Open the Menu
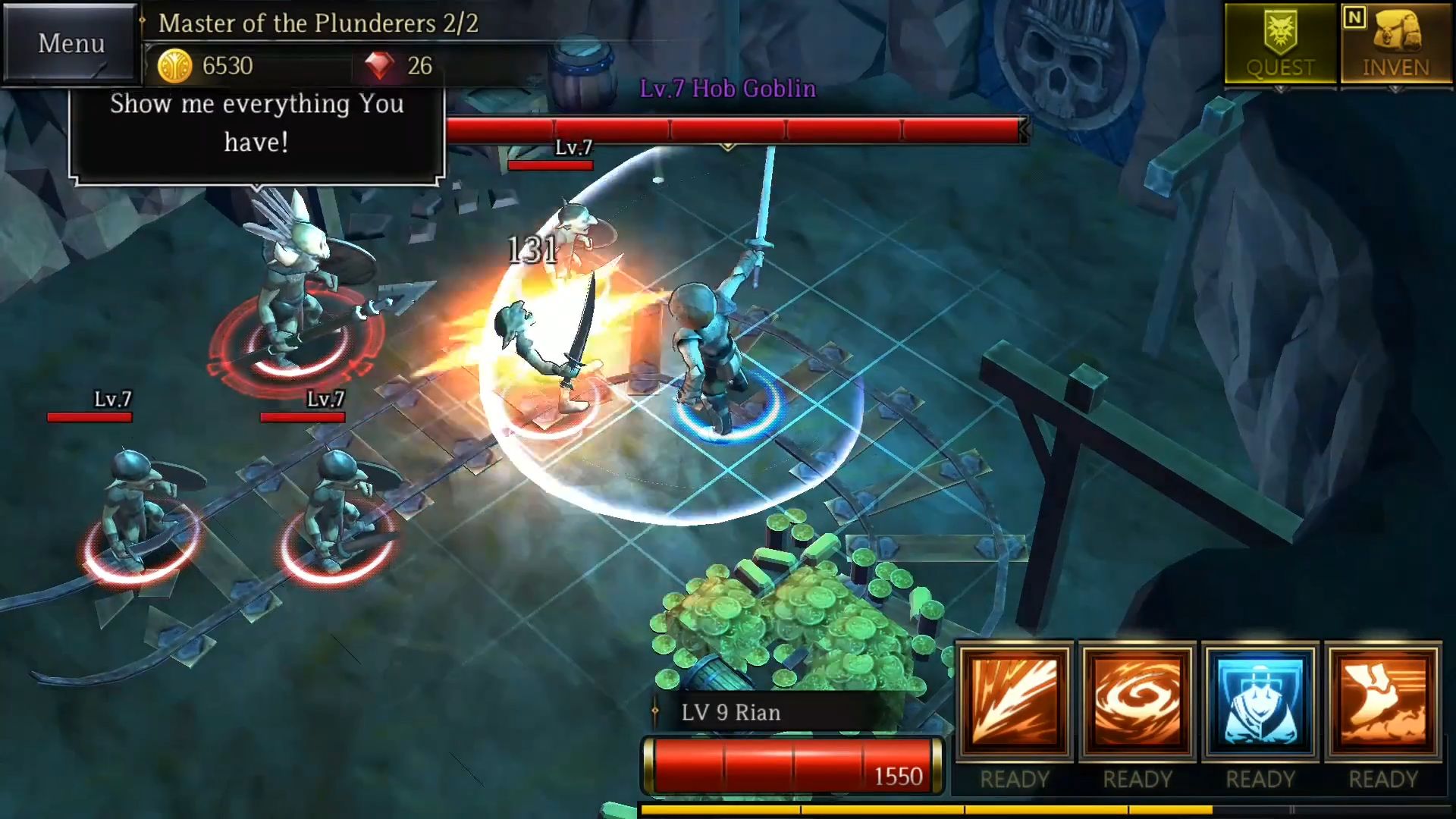Viewport: 1456px width, 819px height. 70,43
